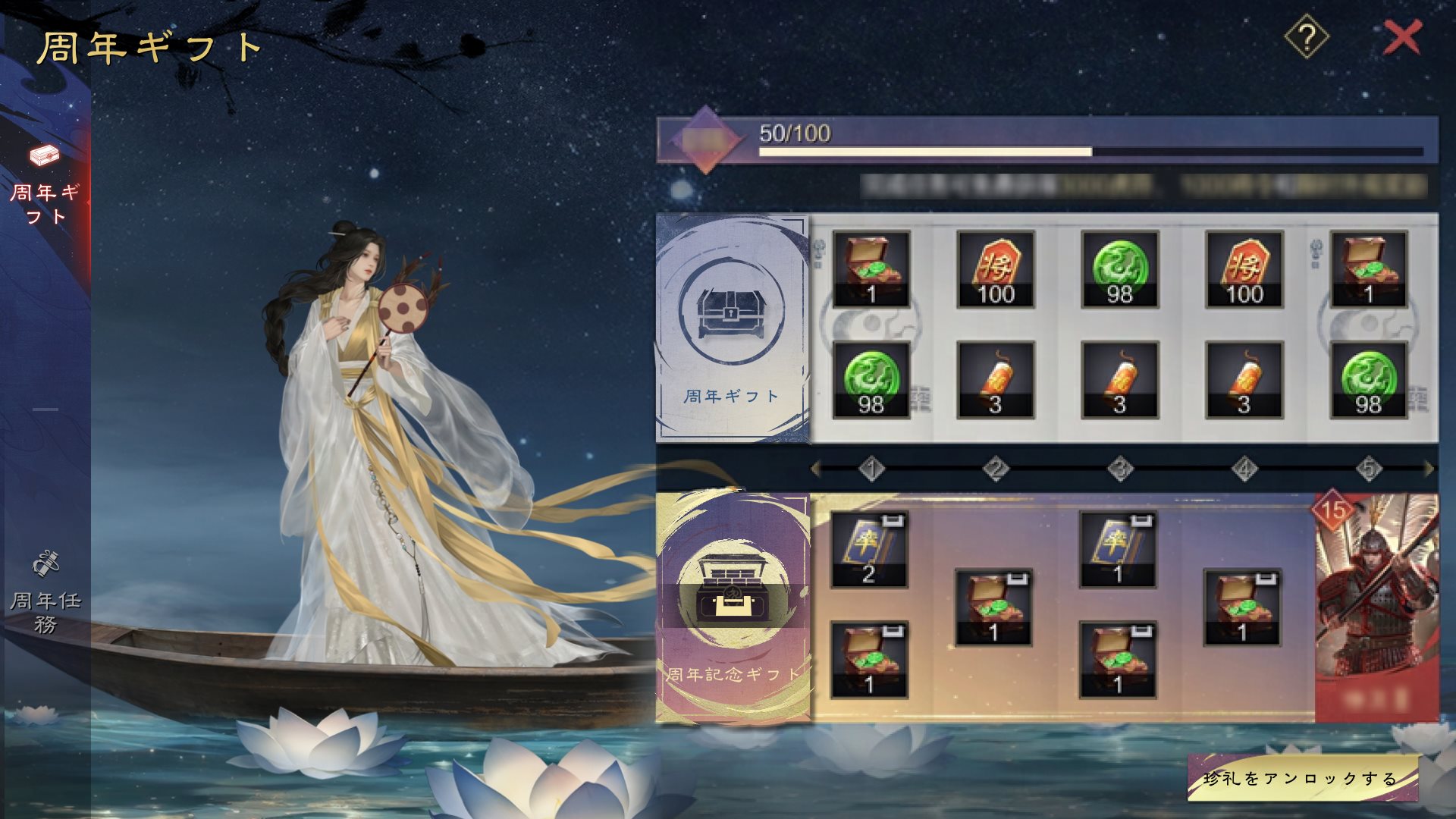Select the blue book reward with quantity 2
This screenshot has width=1456, height=819.
coord(869,549)
